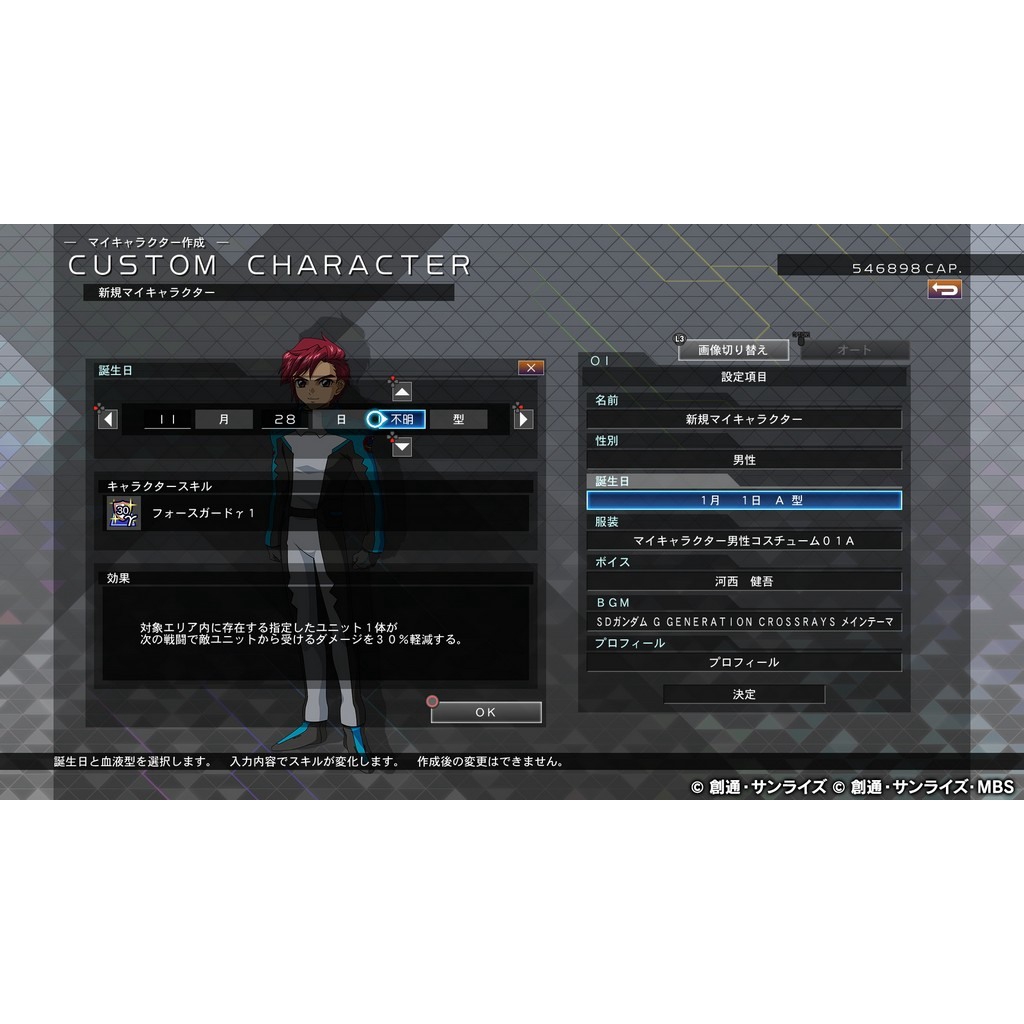Open the 性別 gender setting showing 男性
Image resolution: width=1024 pixels, height=1024 pixels.
tap(744, 460)
